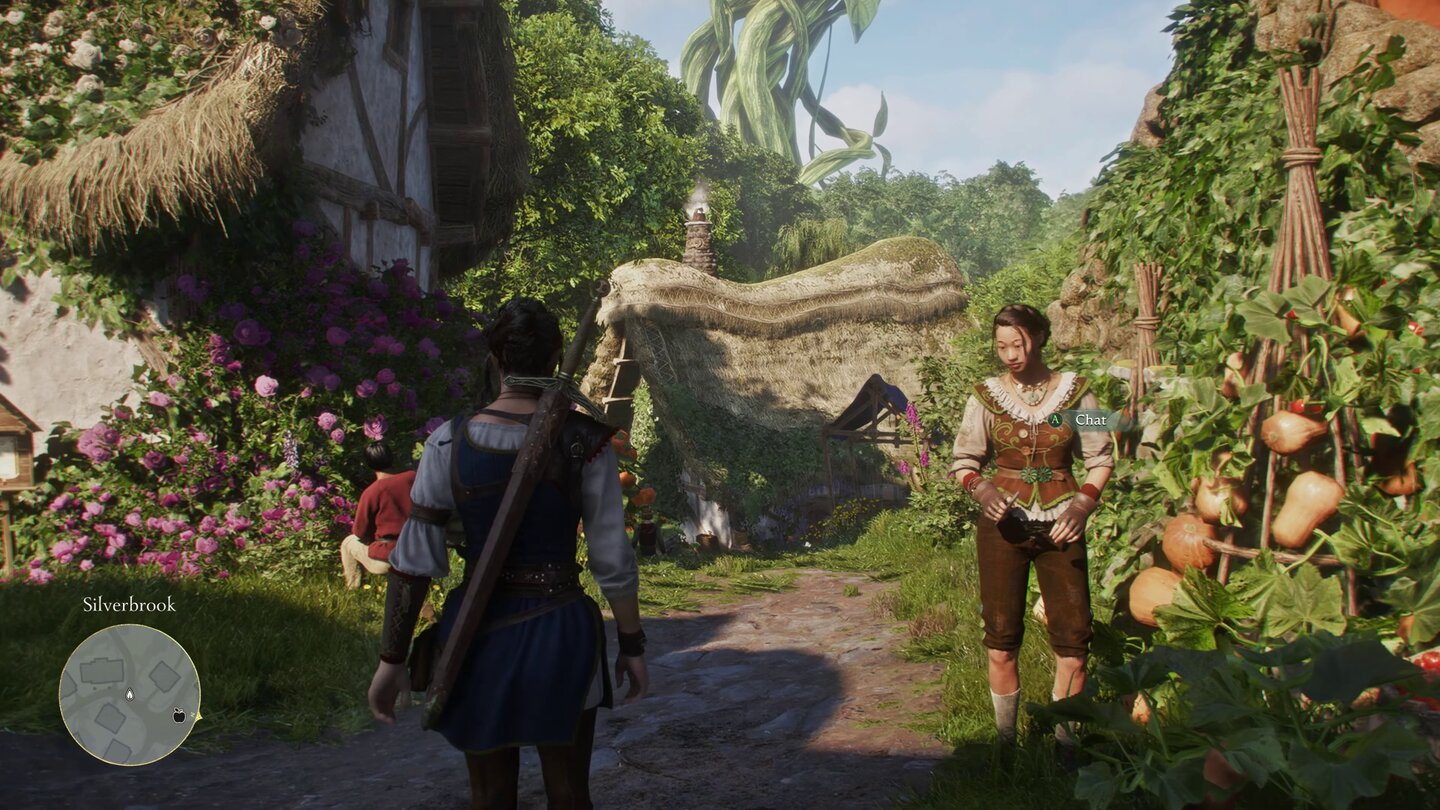1440x810 pixels.
Task: Select the apple vendor icon on the minimap
Action: point(178,716)
